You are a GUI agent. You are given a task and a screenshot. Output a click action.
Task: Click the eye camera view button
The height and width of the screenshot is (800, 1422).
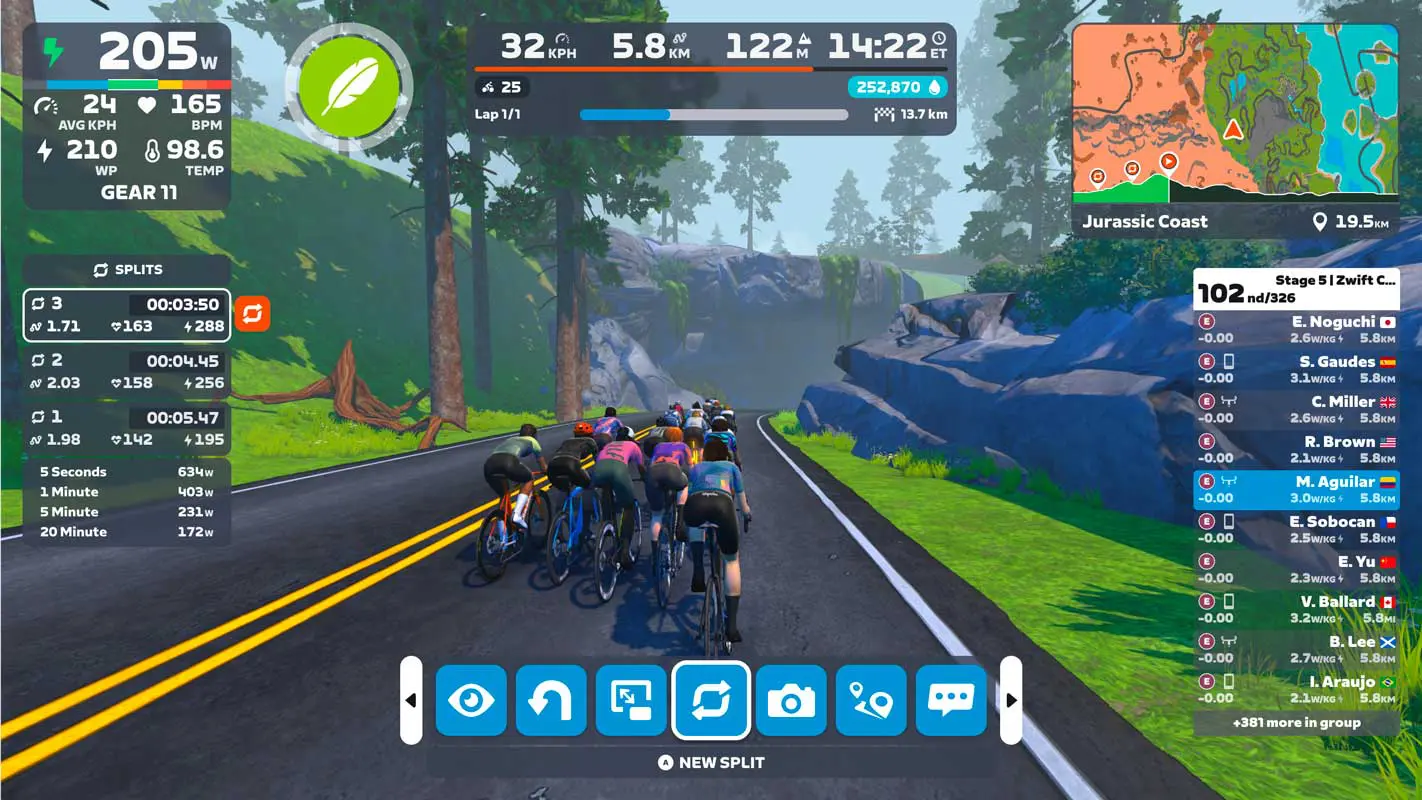point(471,700)
